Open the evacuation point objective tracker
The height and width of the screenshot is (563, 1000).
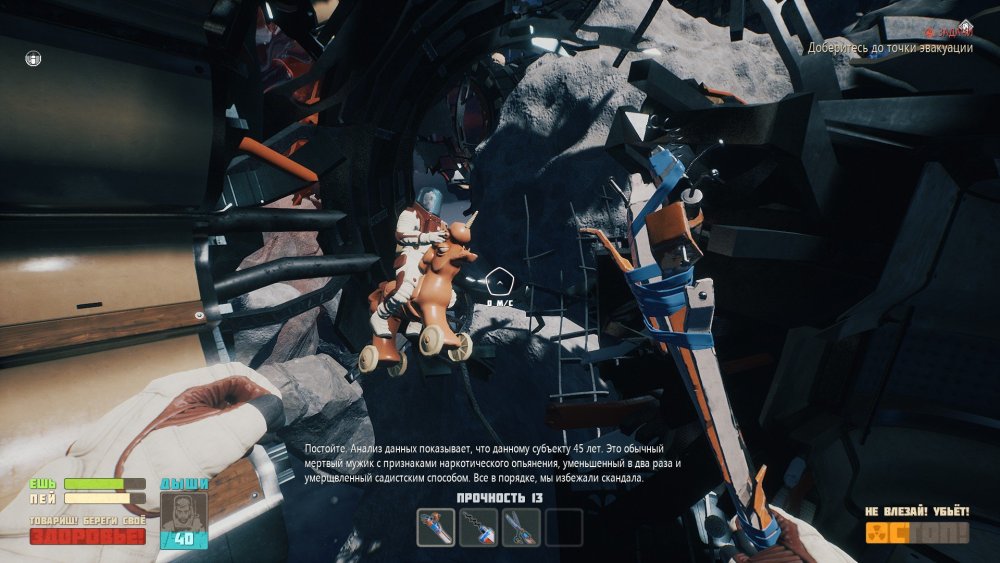891,48
